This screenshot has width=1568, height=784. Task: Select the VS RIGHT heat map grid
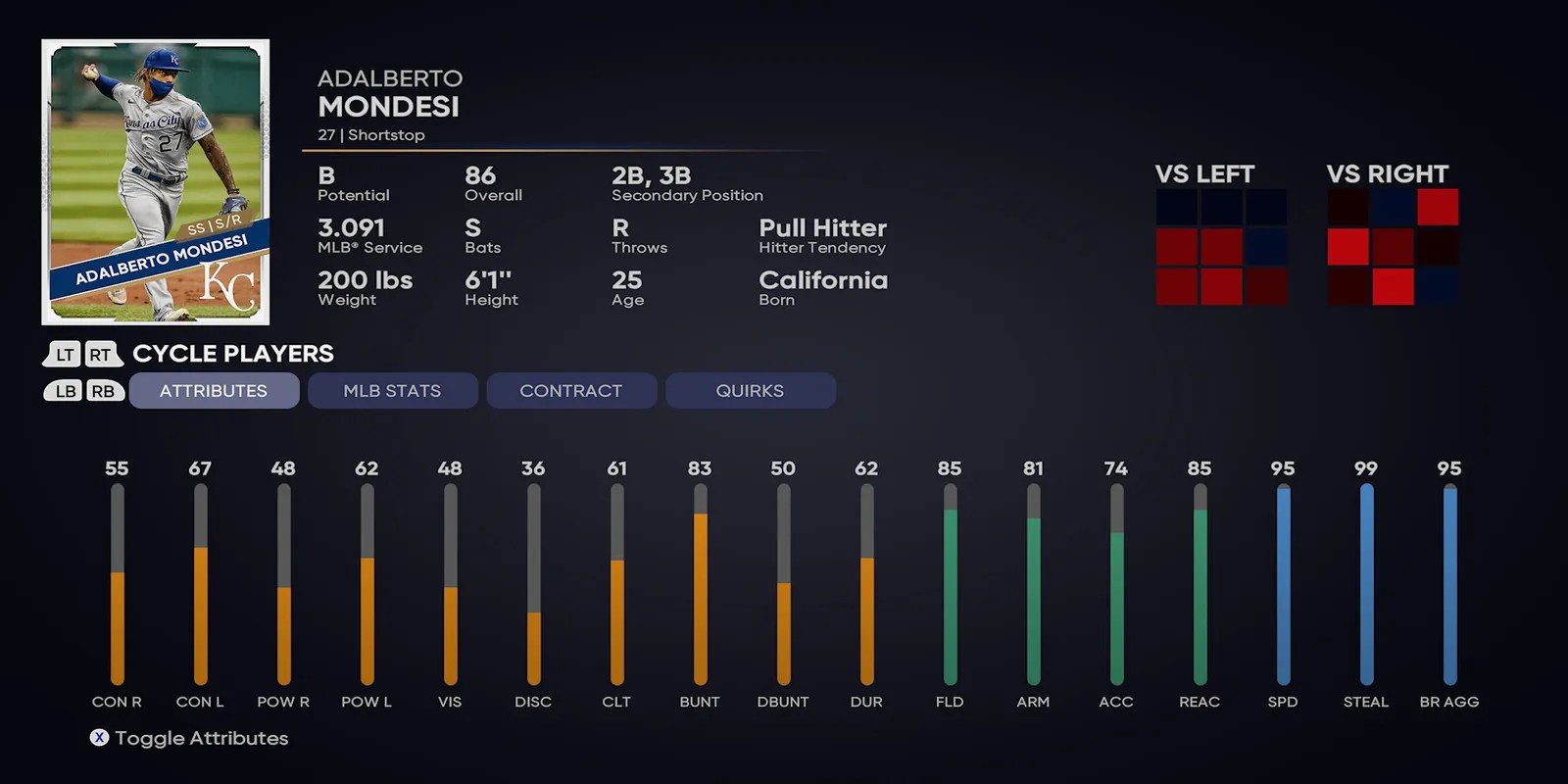pos(1392,245)
